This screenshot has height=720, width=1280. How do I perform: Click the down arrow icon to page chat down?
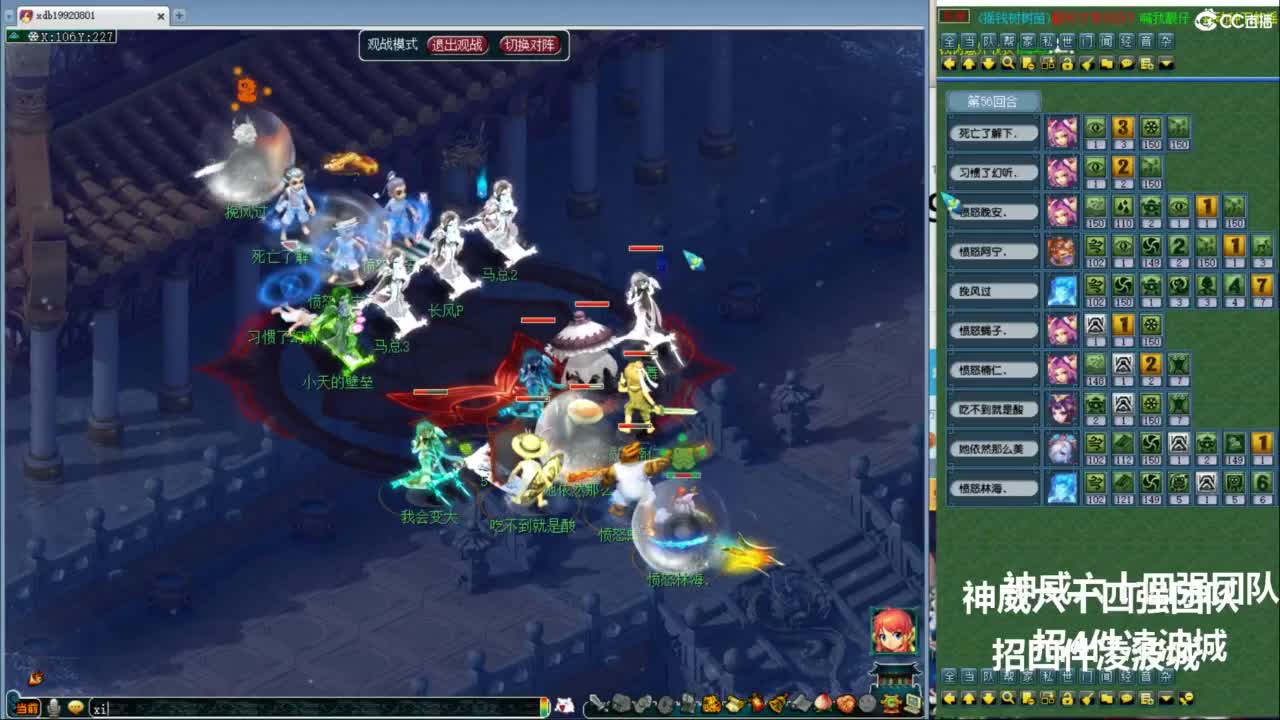988,64
